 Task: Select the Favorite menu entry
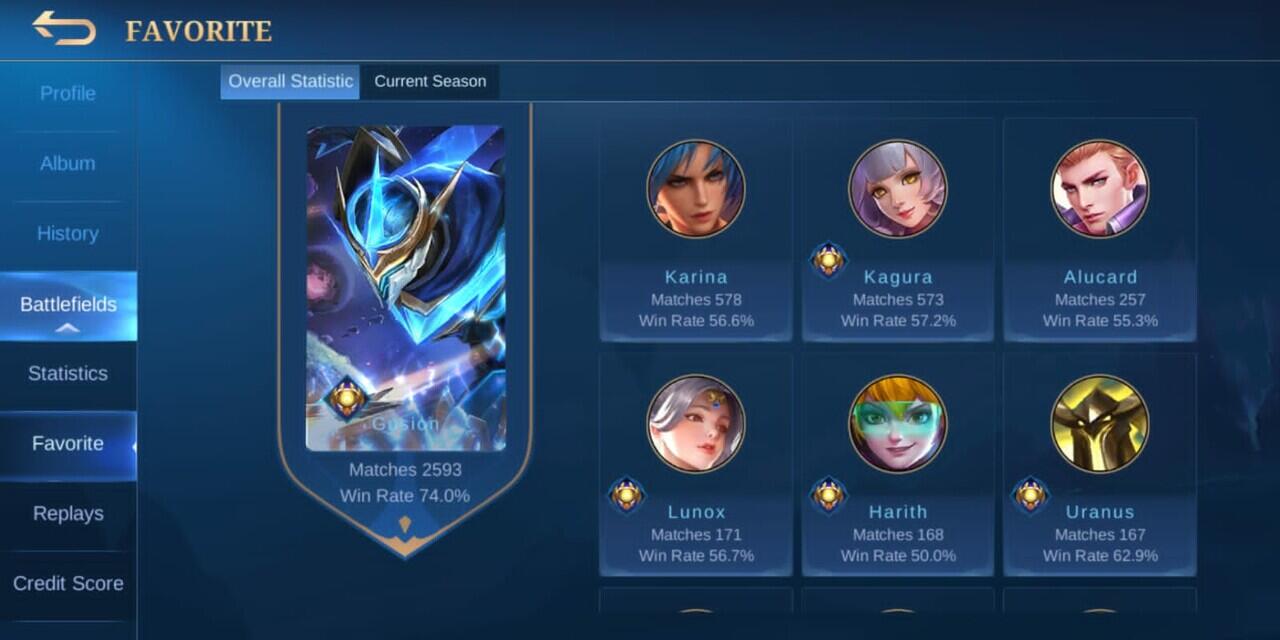[x=68, y=444]
